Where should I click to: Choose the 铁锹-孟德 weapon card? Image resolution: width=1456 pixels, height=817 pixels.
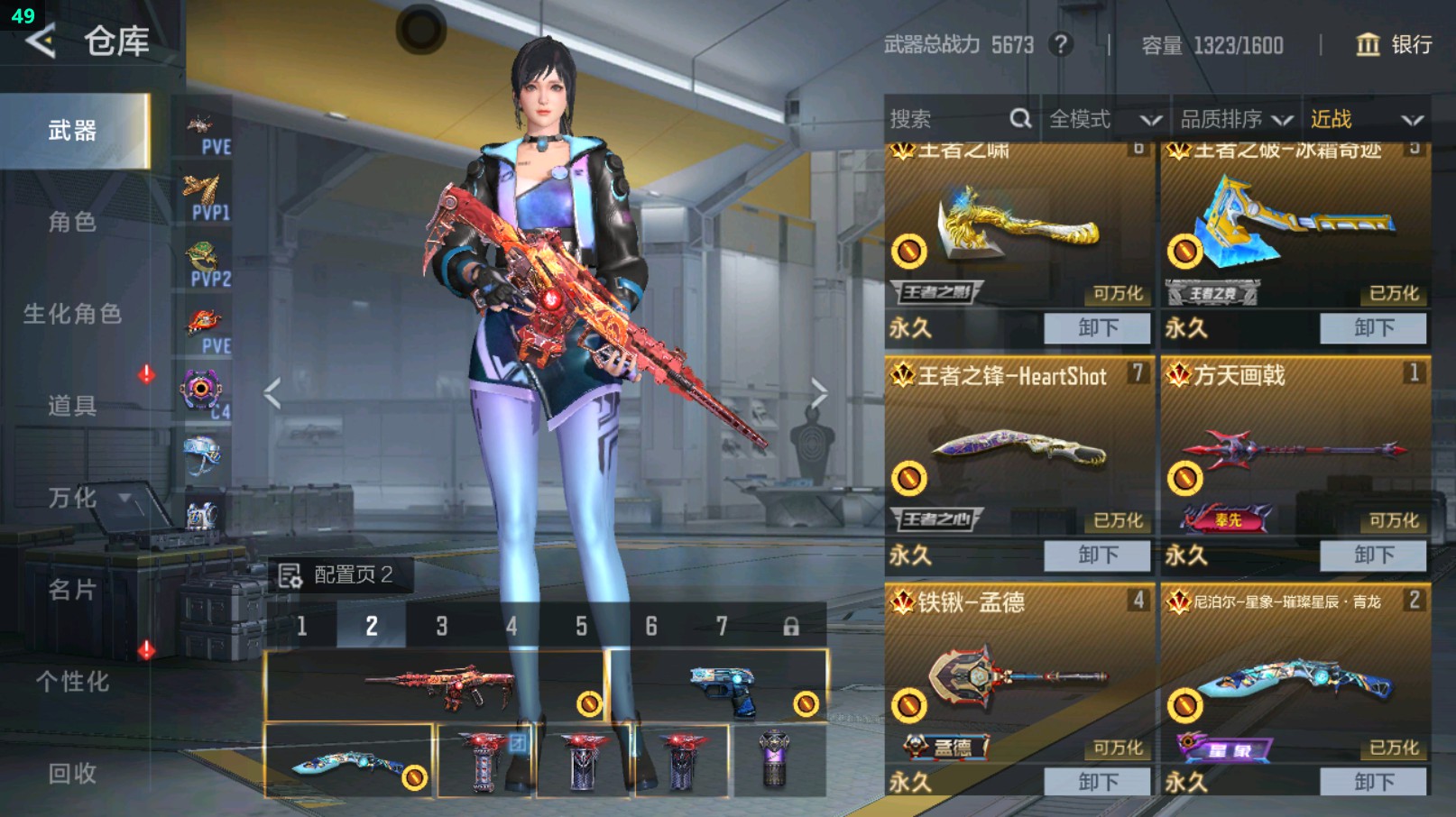(1018, 676)
